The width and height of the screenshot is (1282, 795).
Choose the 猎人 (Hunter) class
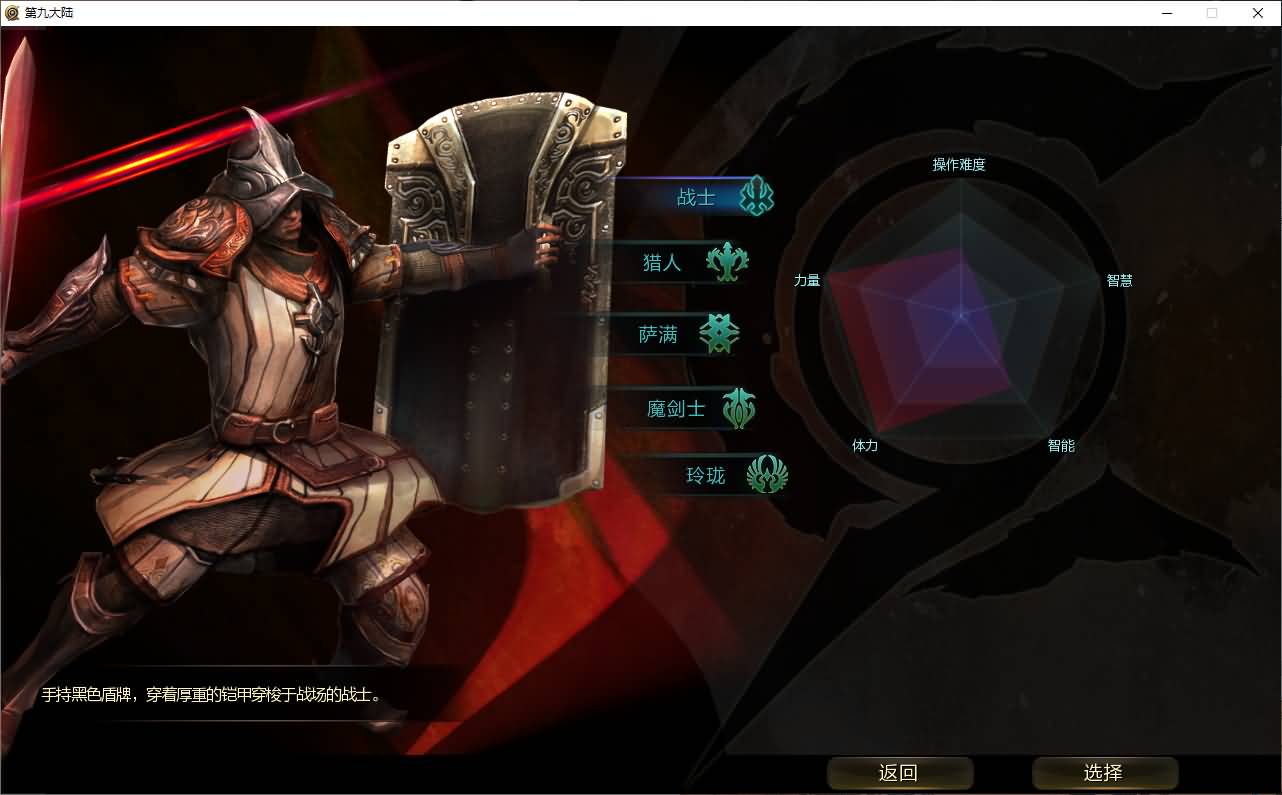click(663, 263)
